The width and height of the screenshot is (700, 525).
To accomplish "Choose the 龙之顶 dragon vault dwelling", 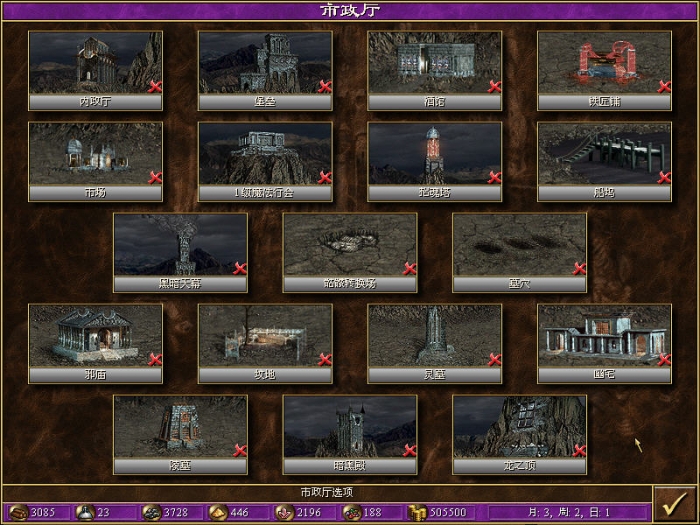I will tap(519, 427).
